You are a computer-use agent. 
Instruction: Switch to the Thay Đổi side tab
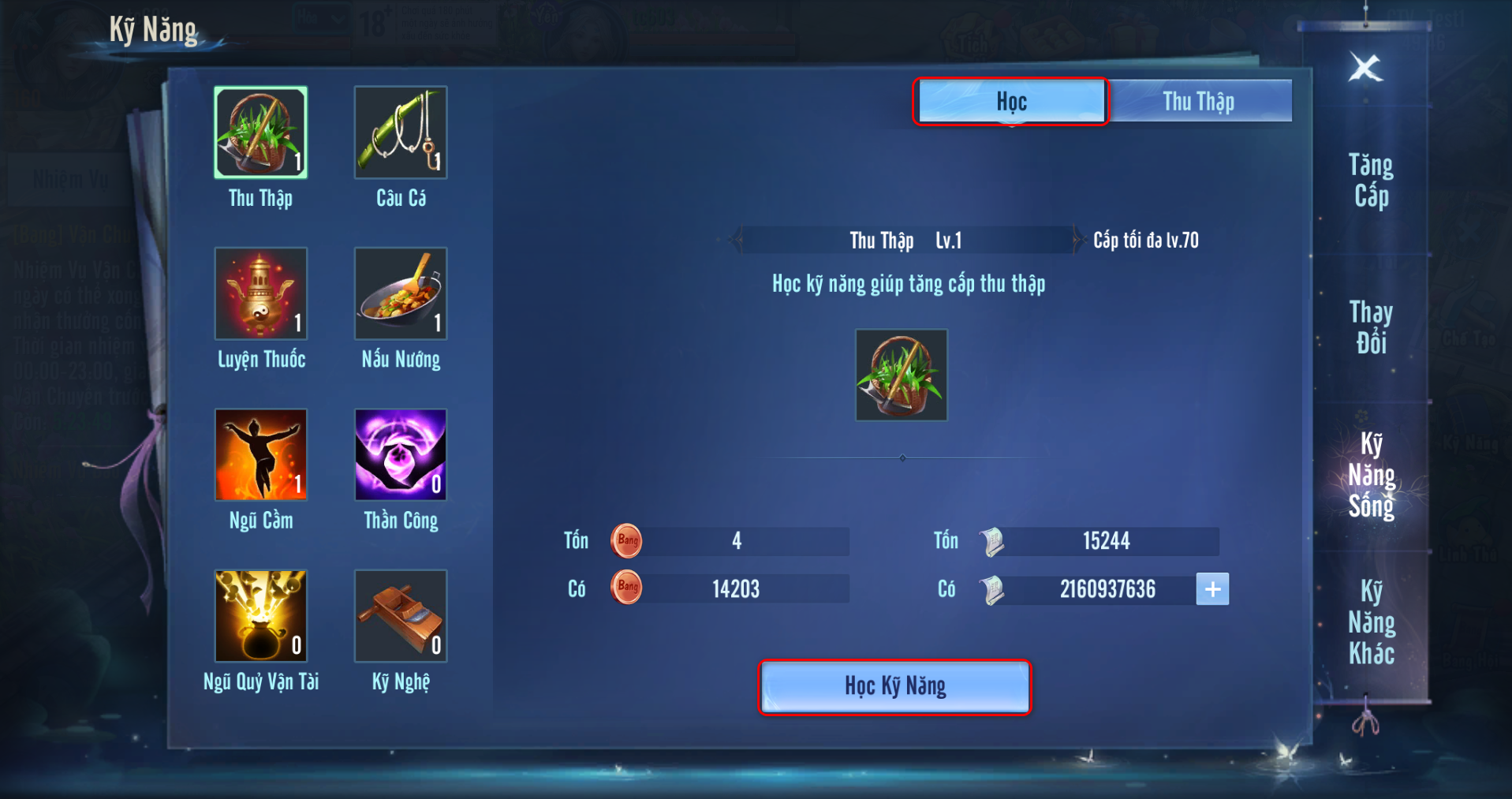pos(1371,327)
